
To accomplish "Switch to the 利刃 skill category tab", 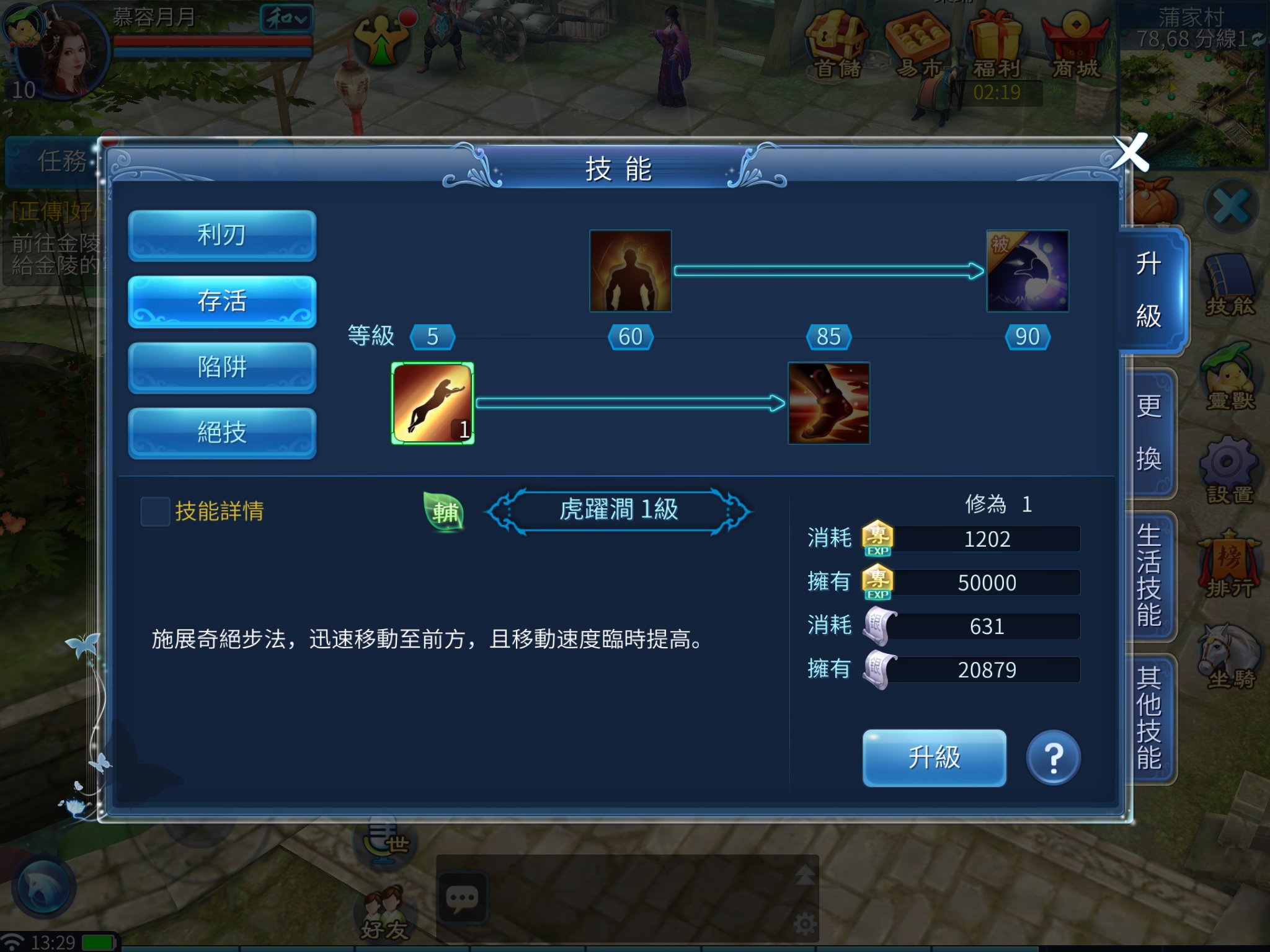I will (x=221, y=236).
